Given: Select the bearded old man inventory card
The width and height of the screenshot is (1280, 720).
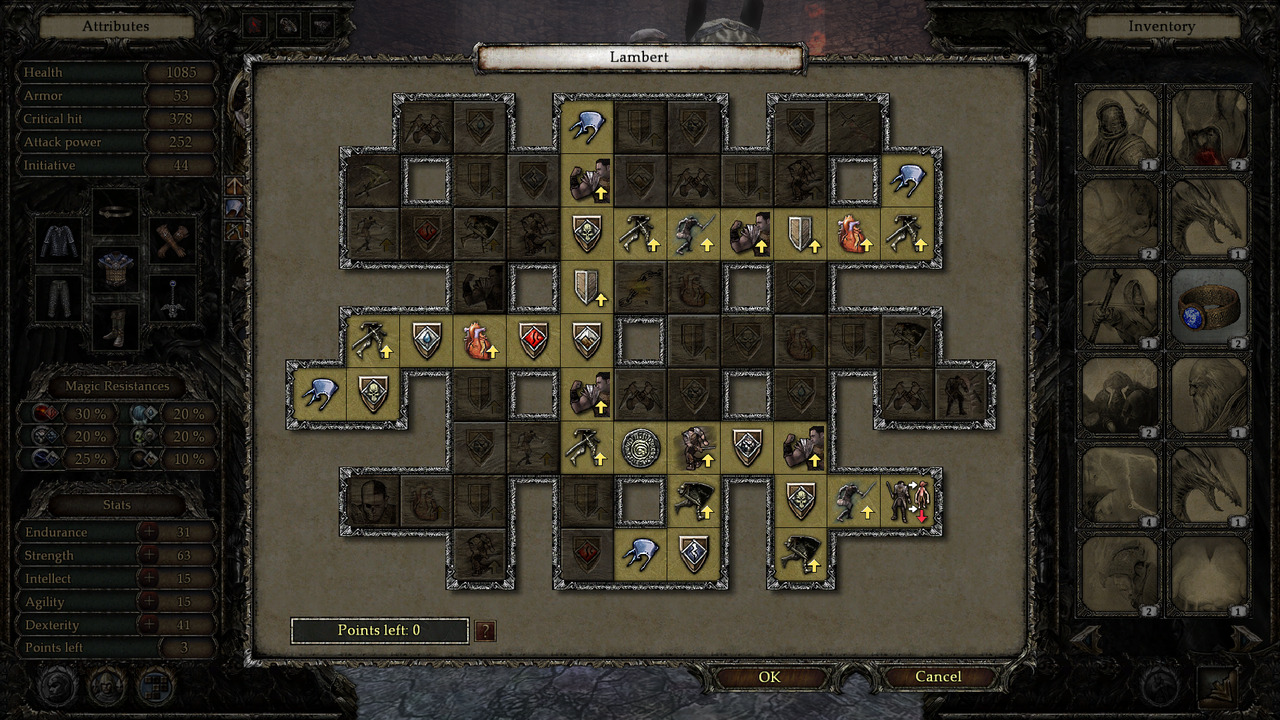Looking at the screenshot, I should point(1210,395).
